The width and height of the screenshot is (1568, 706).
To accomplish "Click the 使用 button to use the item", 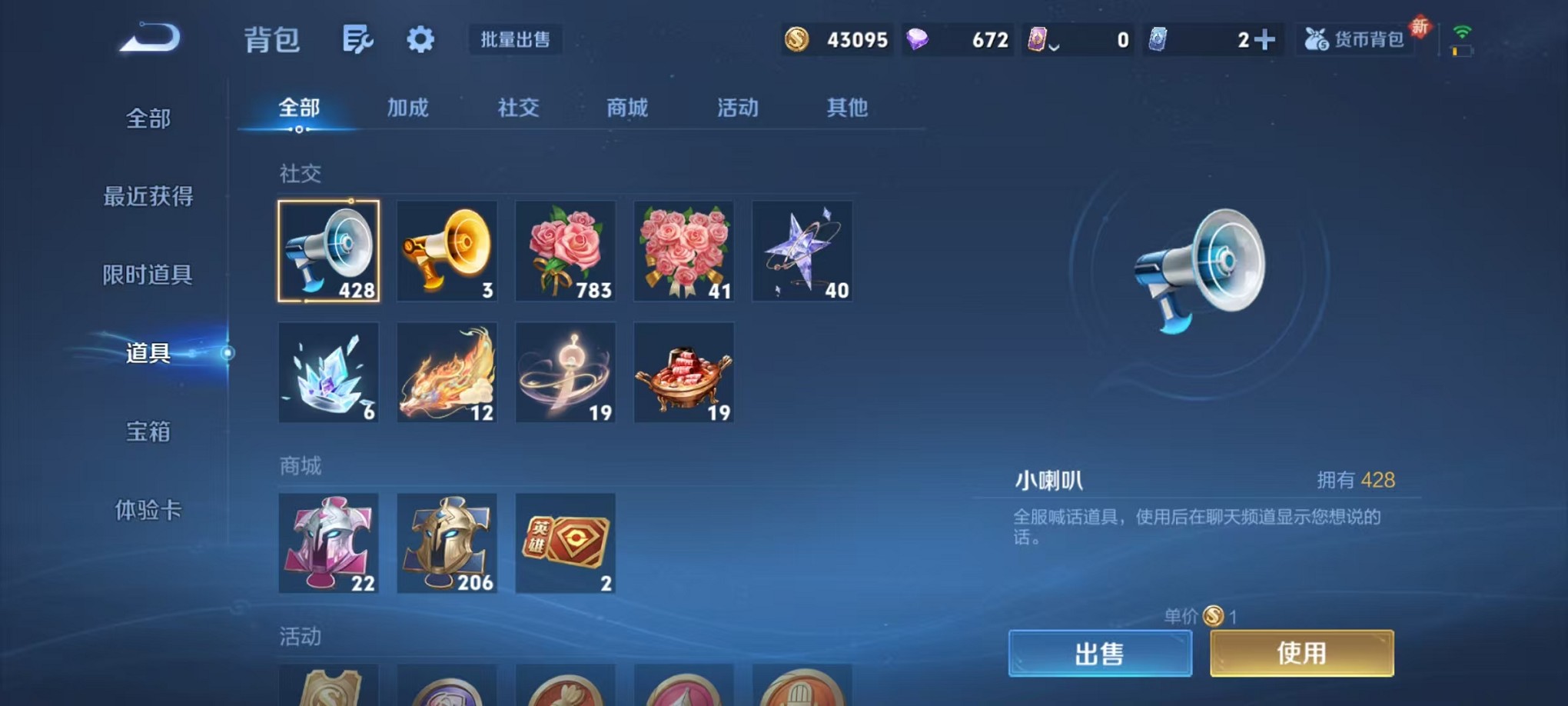I will click(1301, 652).
